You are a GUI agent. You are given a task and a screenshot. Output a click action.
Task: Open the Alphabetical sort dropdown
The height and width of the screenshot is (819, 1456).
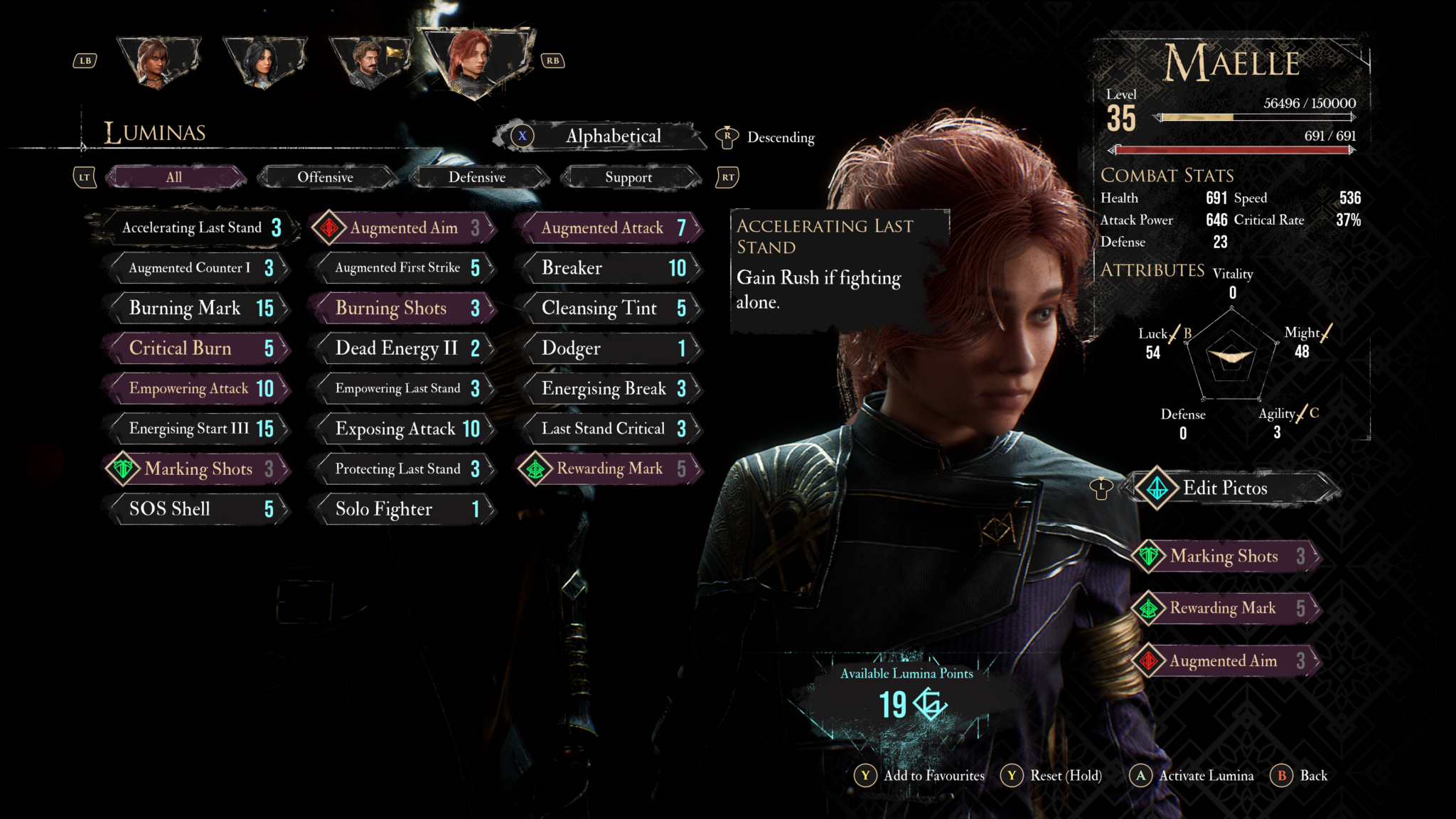[612, 136]
